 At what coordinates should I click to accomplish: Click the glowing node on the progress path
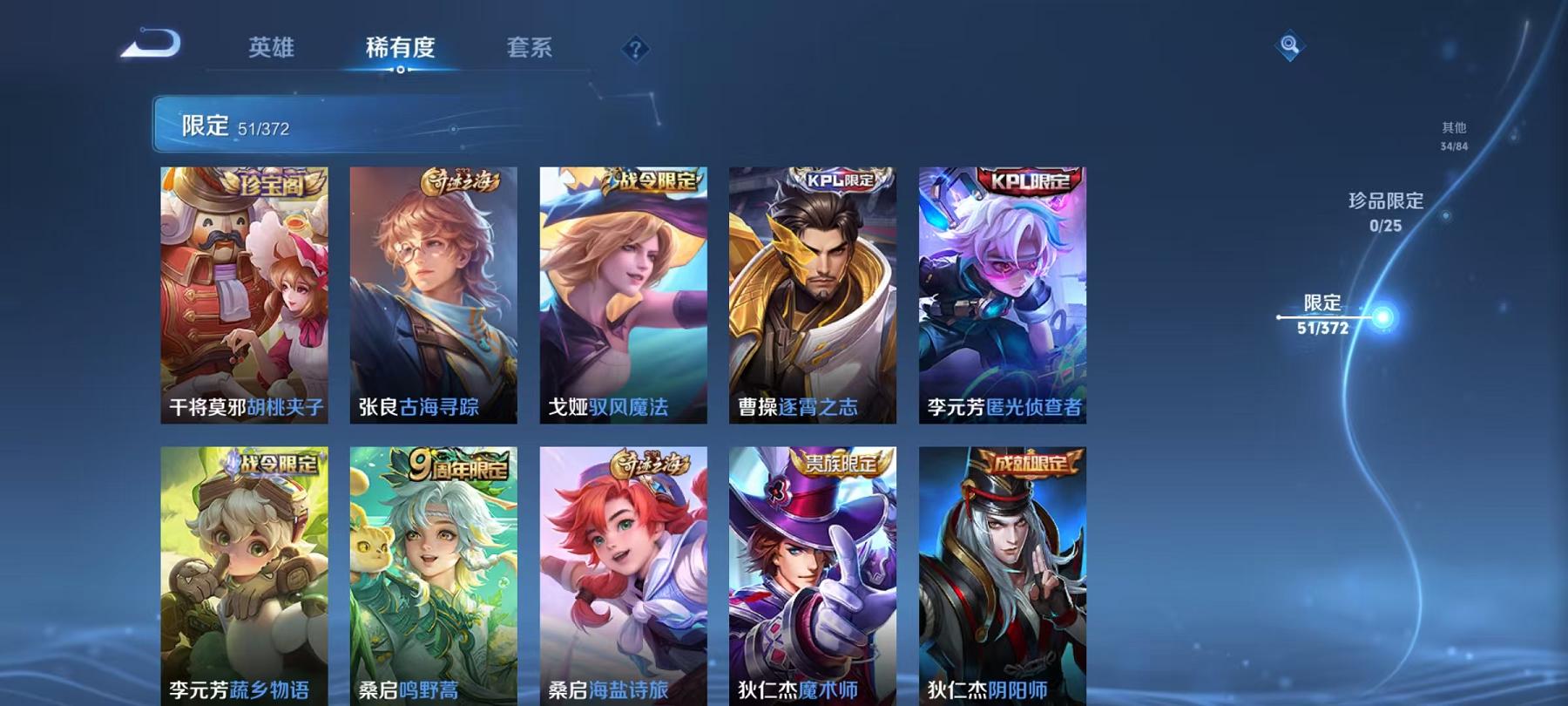pyautogui.click(x=1383, y=319)
